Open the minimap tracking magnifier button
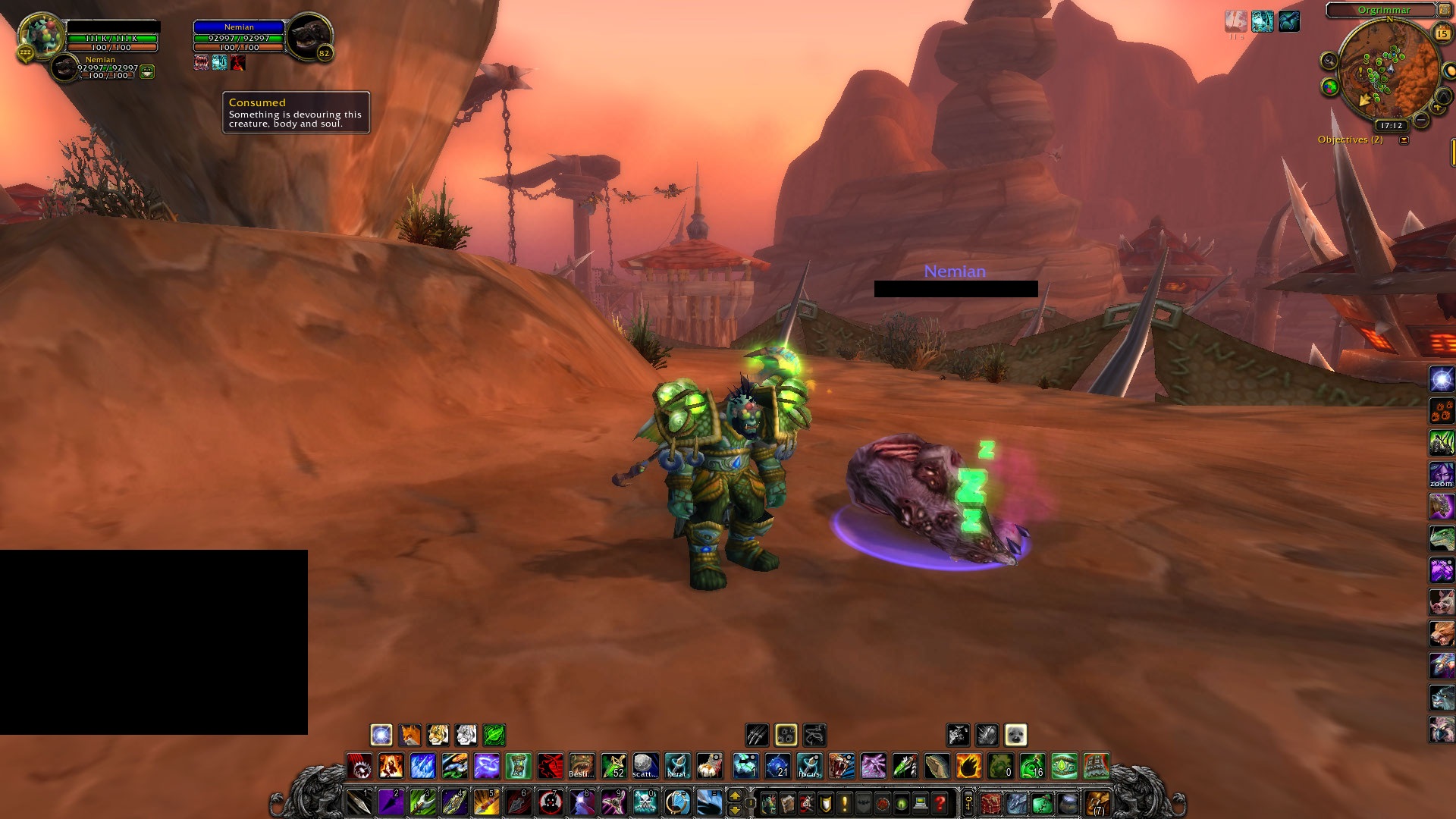1456x819 pixels. (x=1329, y=61)
